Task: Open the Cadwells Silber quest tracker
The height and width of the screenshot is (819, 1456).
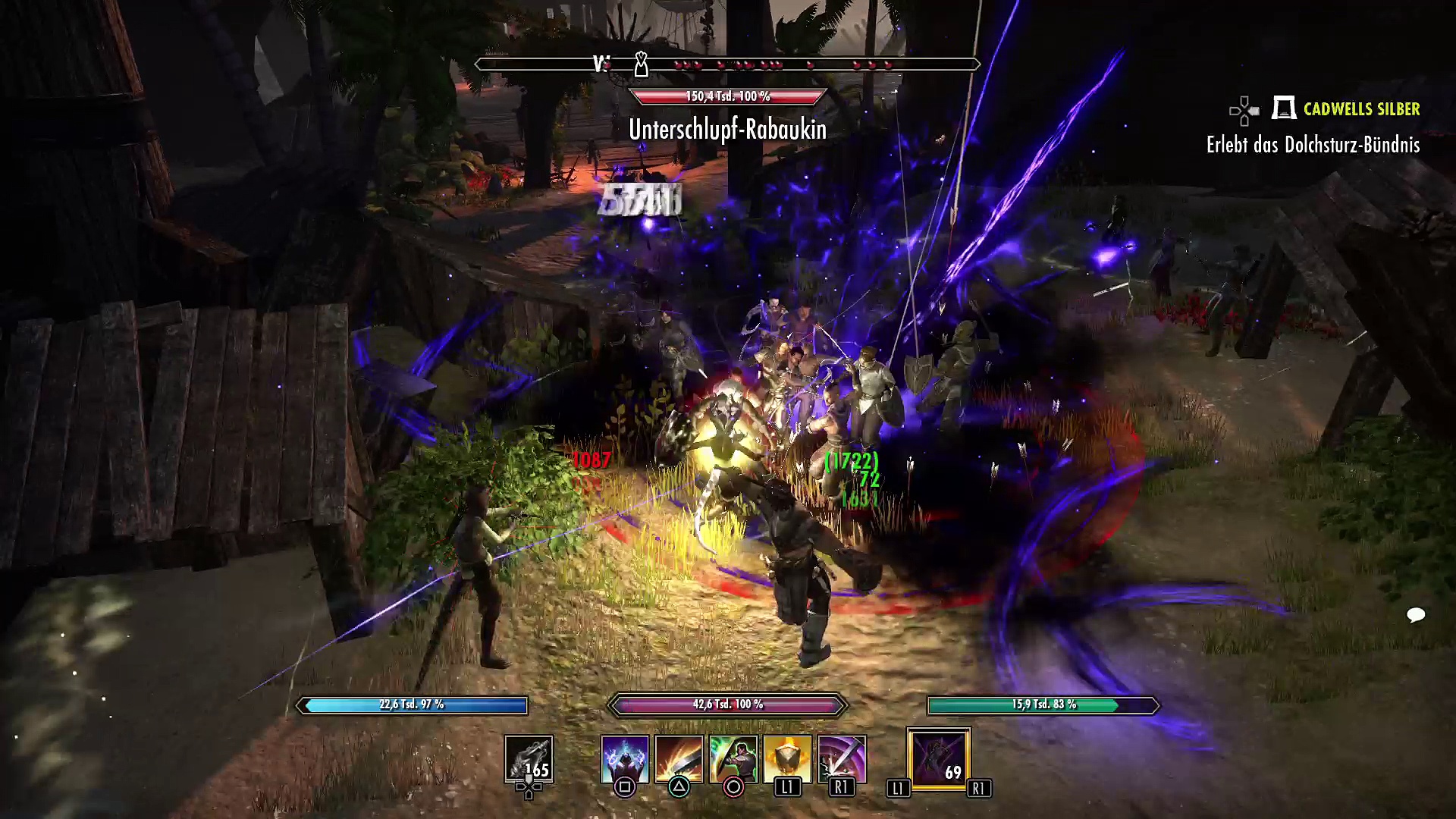Action: tap(1360, 109)
